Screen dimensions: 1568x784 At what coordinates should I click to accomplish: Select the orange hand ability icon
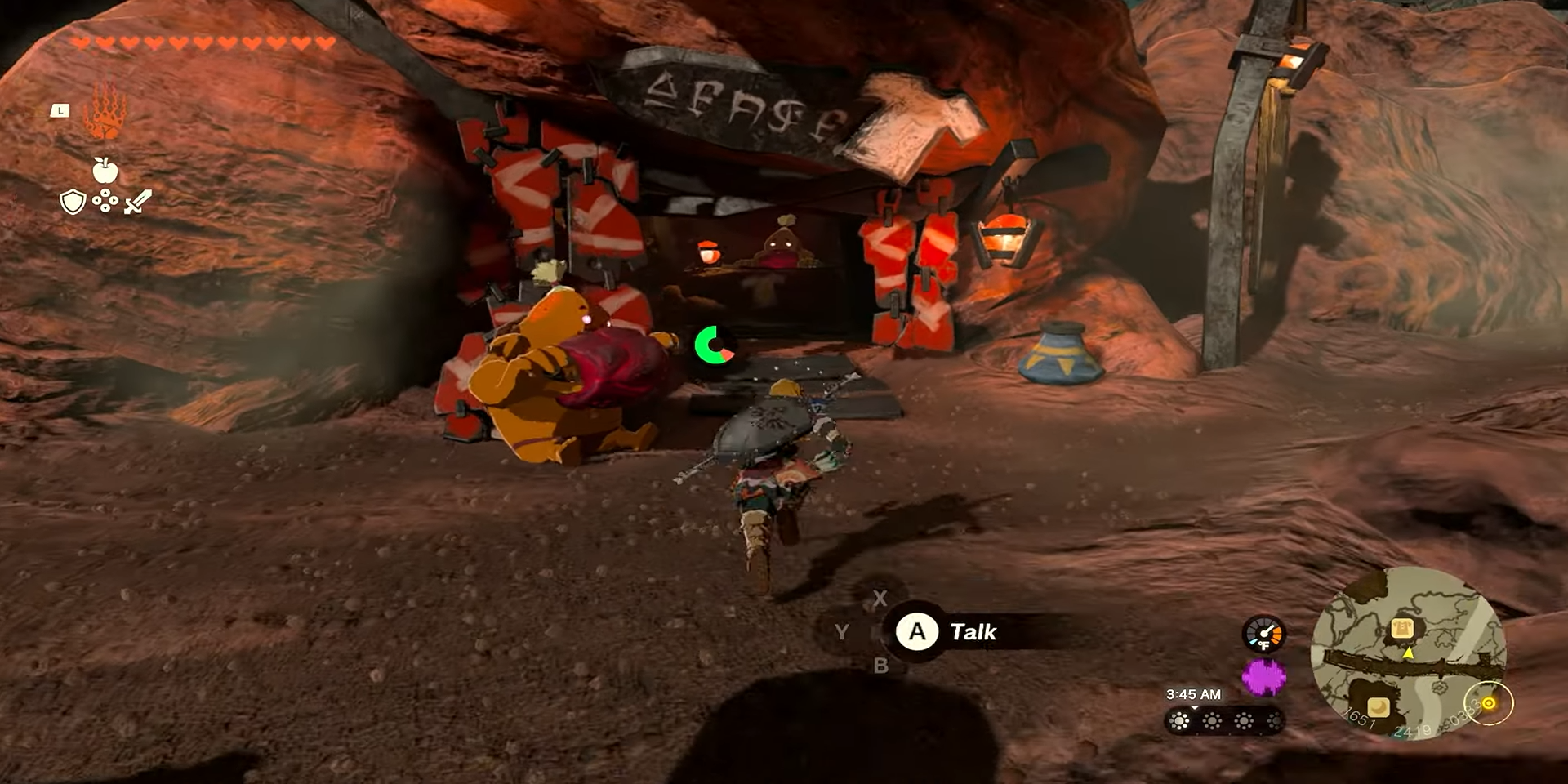coord(105,111)
